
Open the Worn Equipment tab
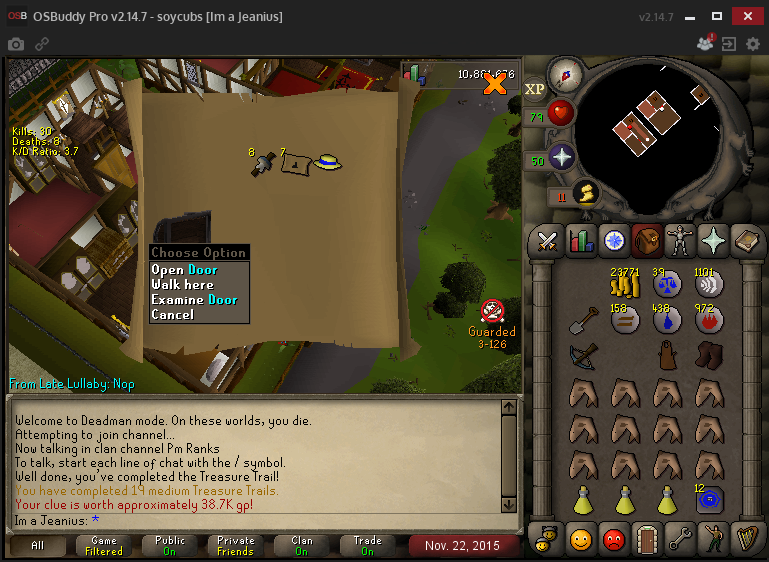(x=680, y=241)
